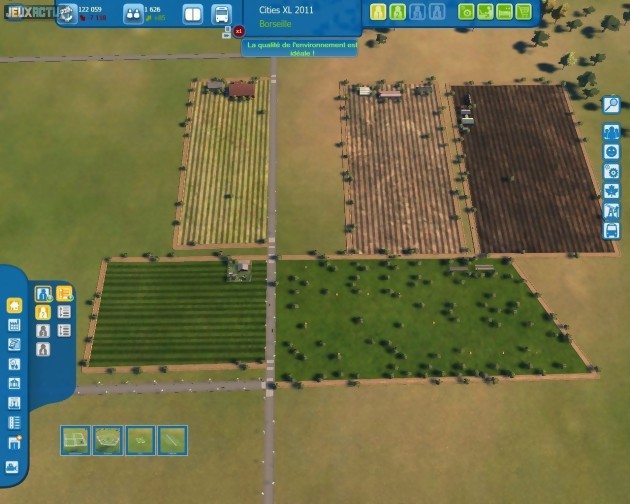Show the smiley satisfaction overlay

[611, 151]
